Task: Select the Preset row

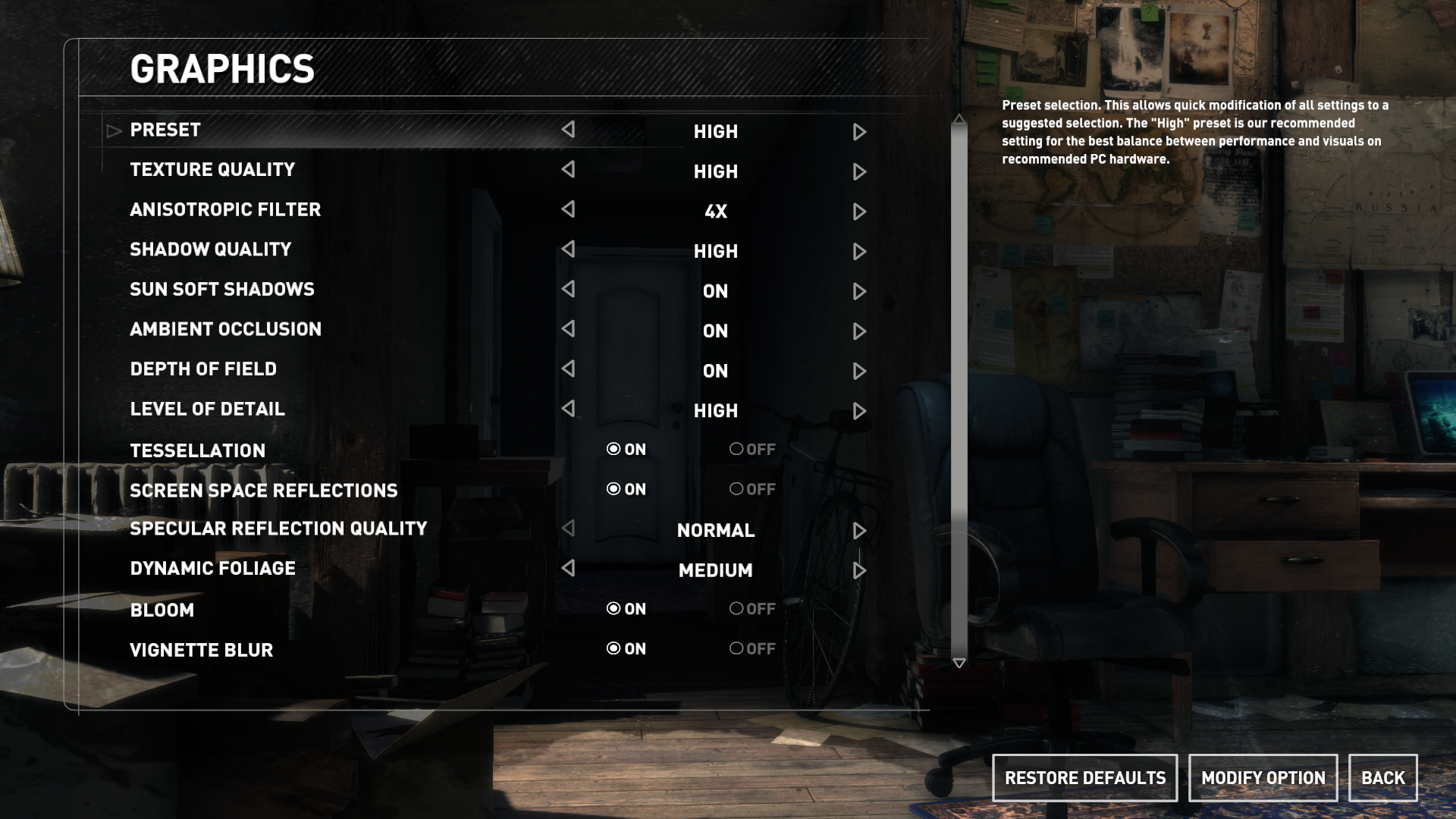Action: pos(165,130)
